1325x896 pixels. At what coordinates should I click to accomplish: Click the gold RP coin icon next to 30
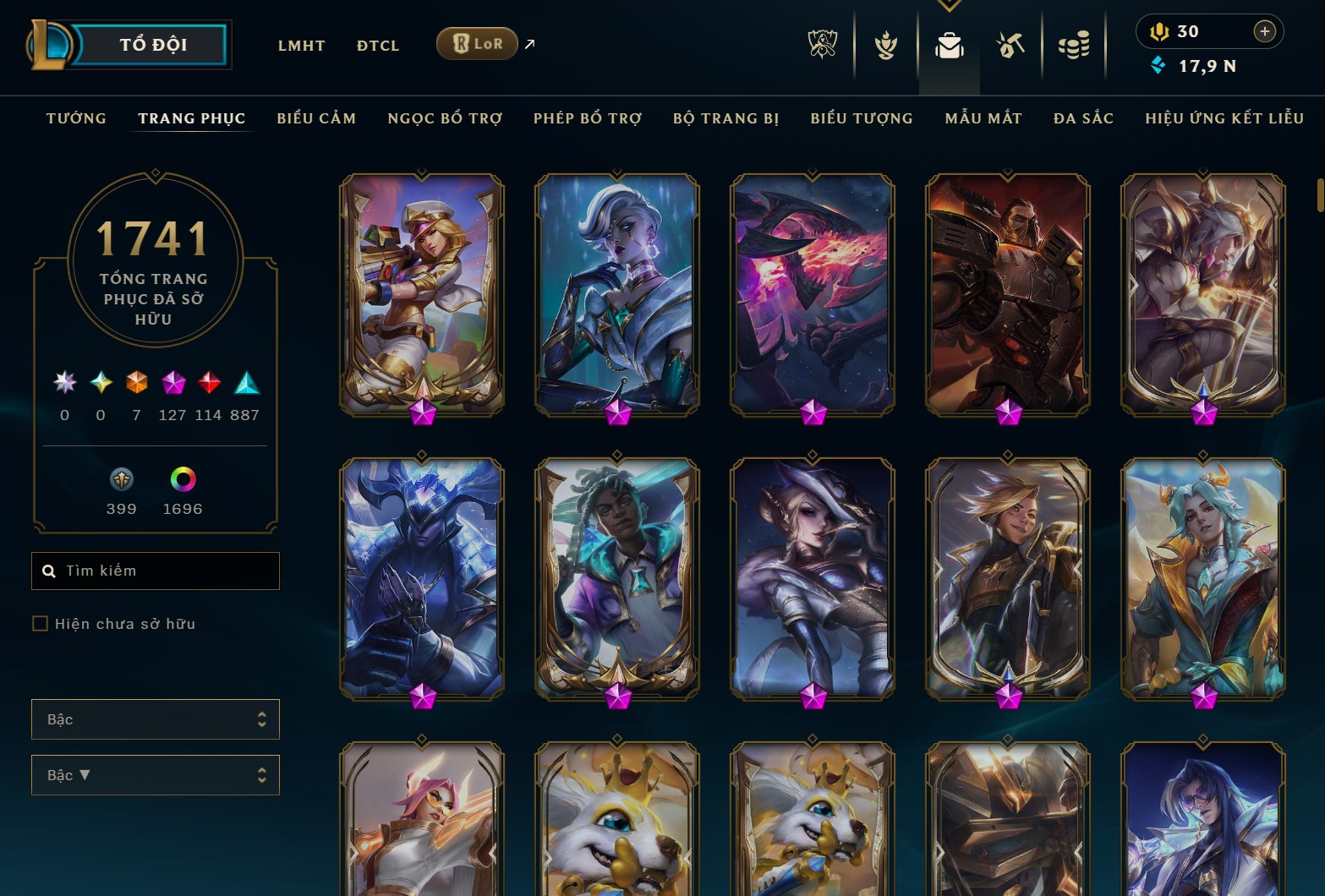(1161, 31)
